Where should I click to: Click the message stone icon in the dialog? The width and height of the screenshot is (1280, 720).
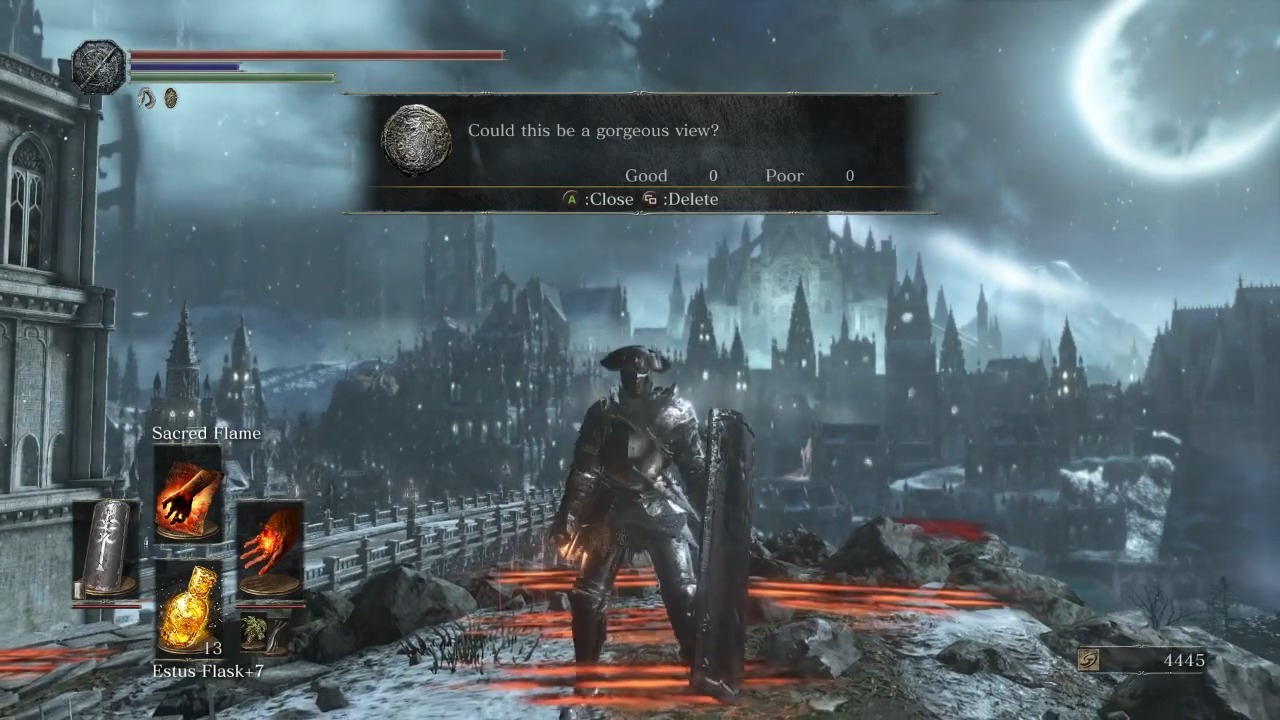tap(417, 141)
